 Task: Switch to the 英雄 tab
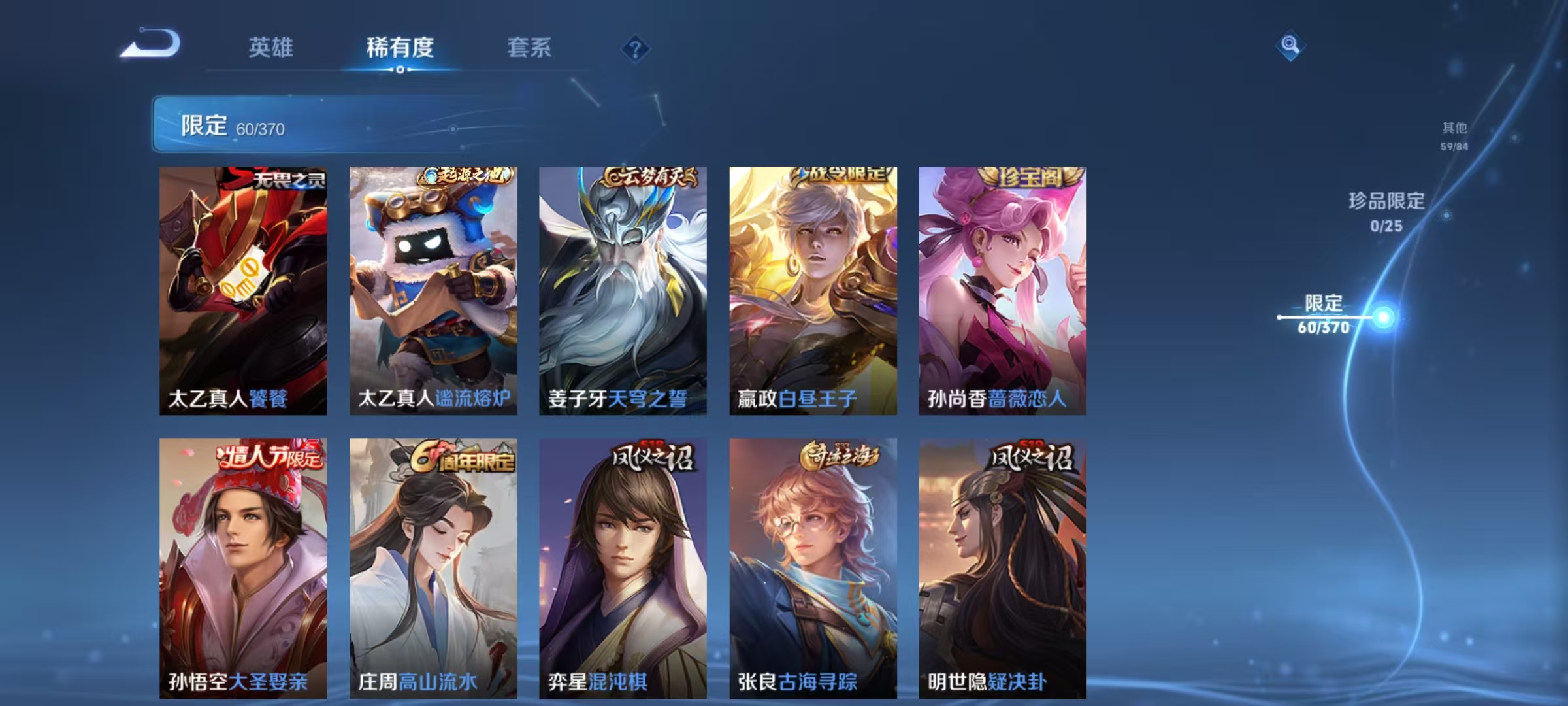click(x=272, y=47)
